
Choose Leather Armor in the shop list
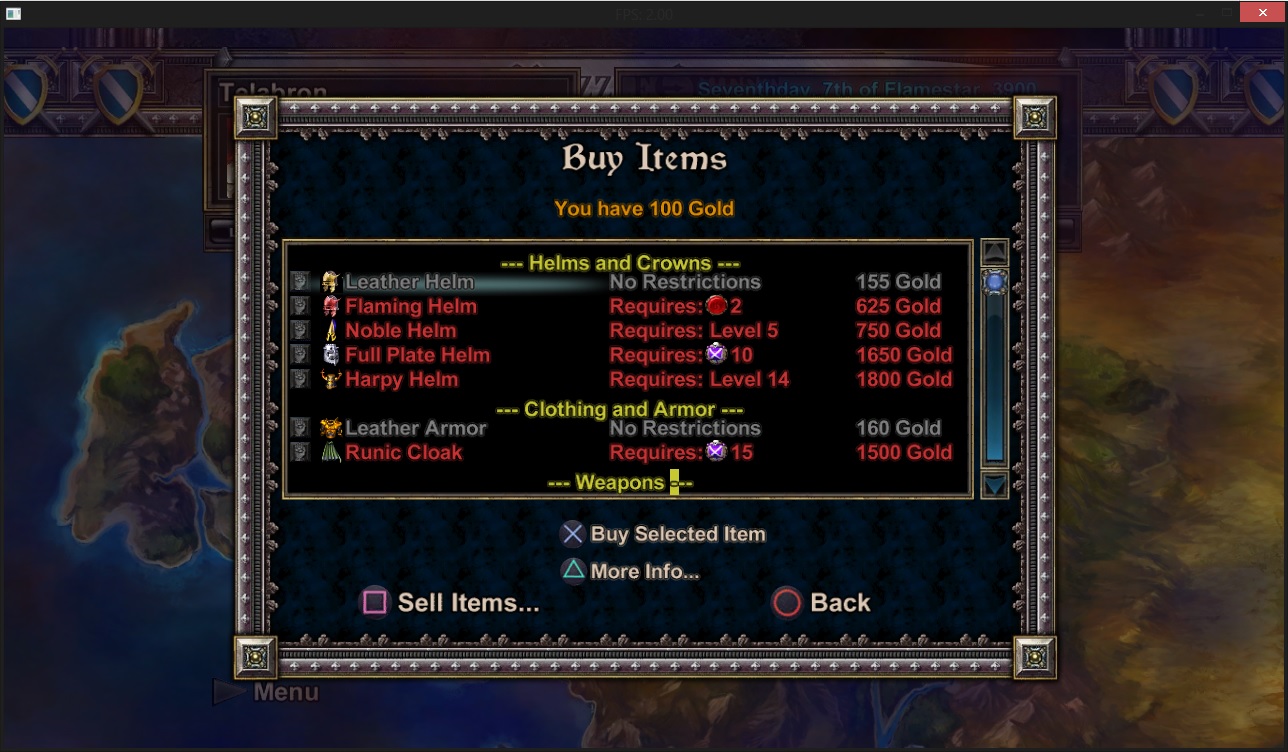click(x=415, y=428)
